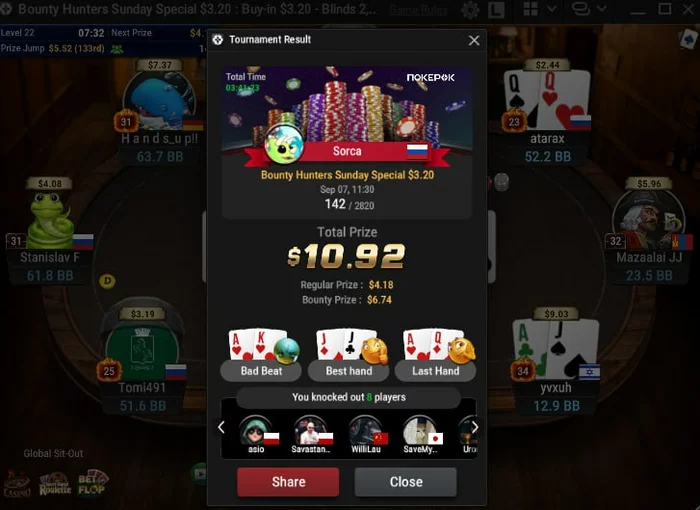Launch the Casino side game

(x=17, y=485)
